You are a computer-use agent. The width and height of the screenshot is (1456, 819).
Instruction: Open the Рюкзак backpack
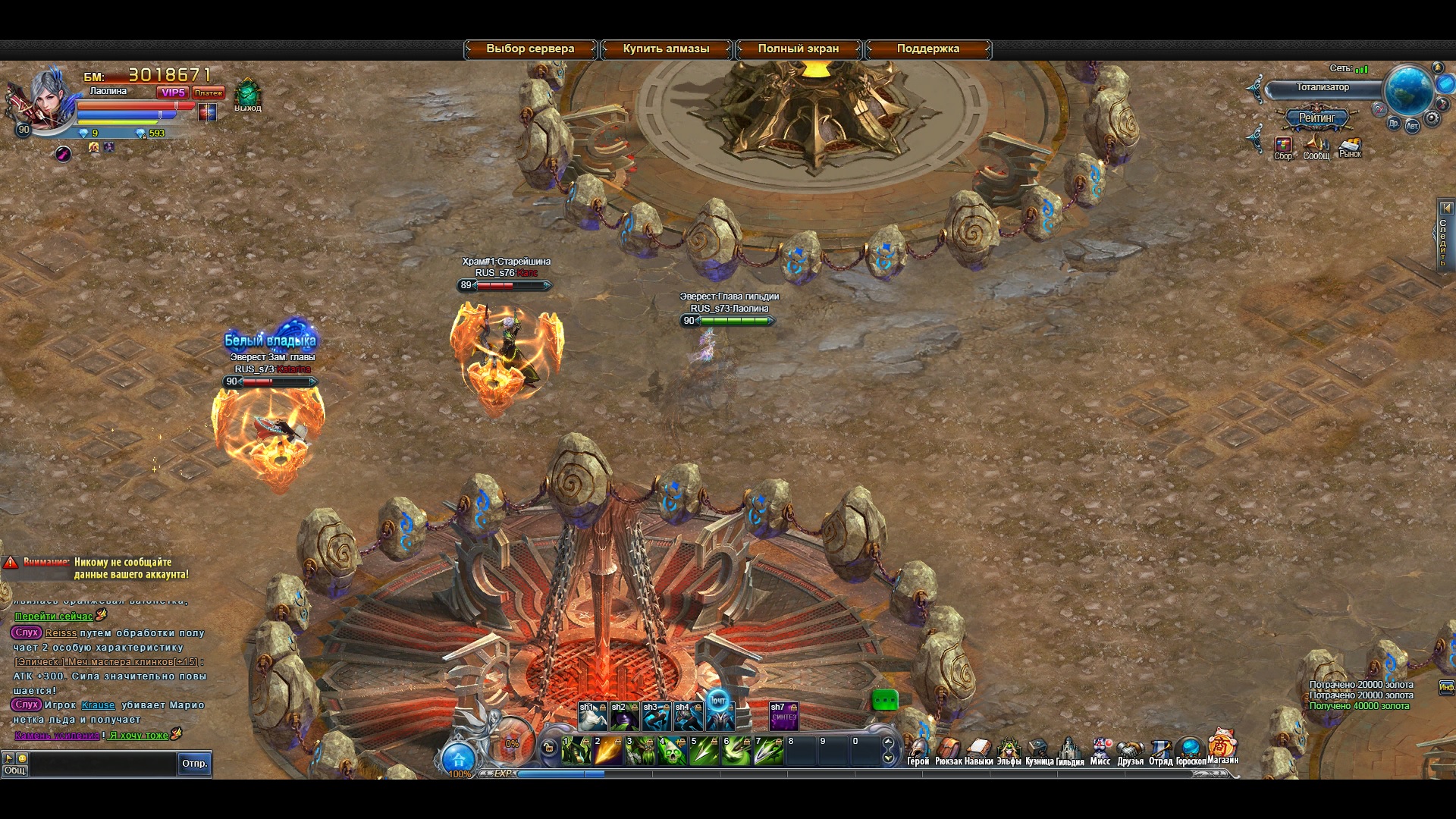pyautogui.click(x=948, y=752)
